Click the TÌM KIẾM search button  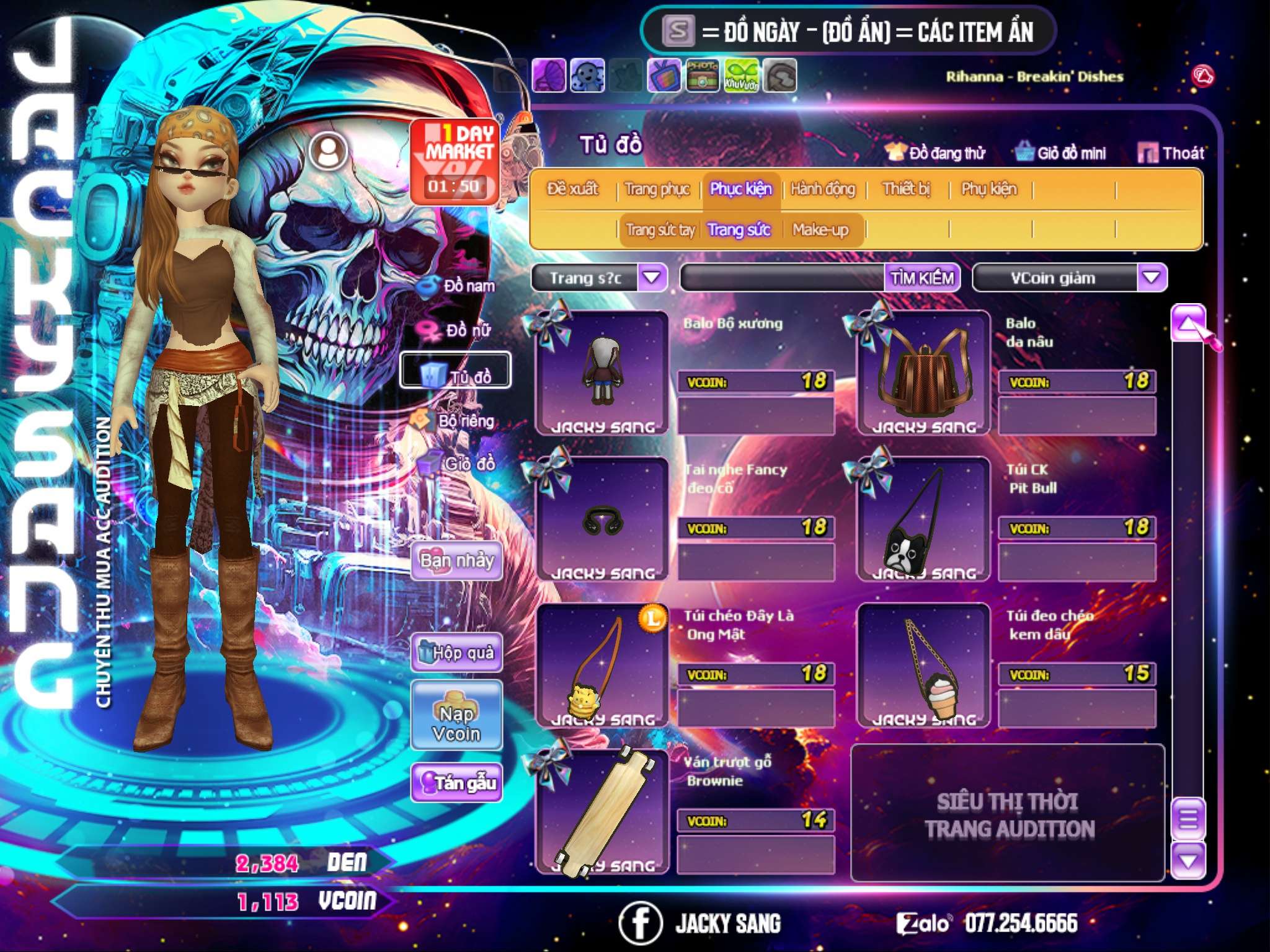pos(921,278)
